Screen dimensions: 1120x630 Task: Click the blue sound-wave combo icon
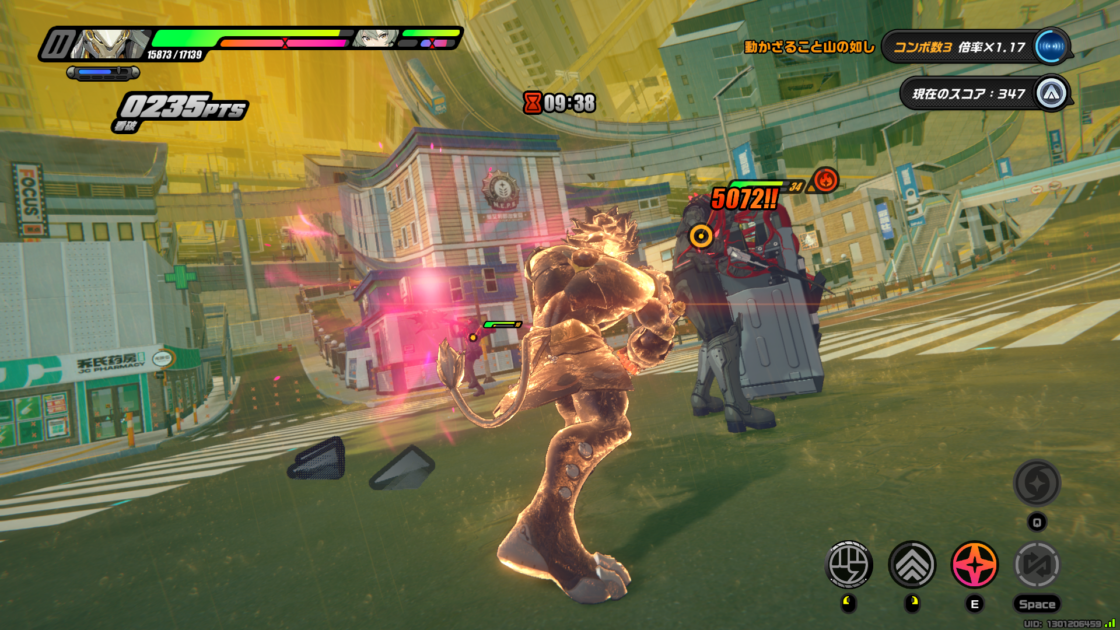click(1050, 46)
